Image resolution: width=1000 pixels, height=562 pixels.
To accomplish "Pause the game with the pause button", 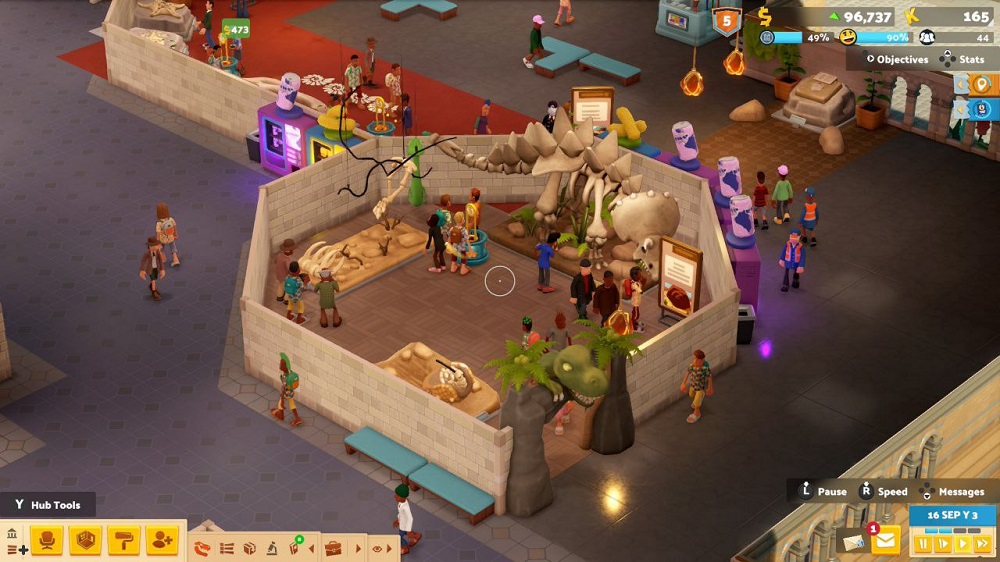I will (922, 544).
